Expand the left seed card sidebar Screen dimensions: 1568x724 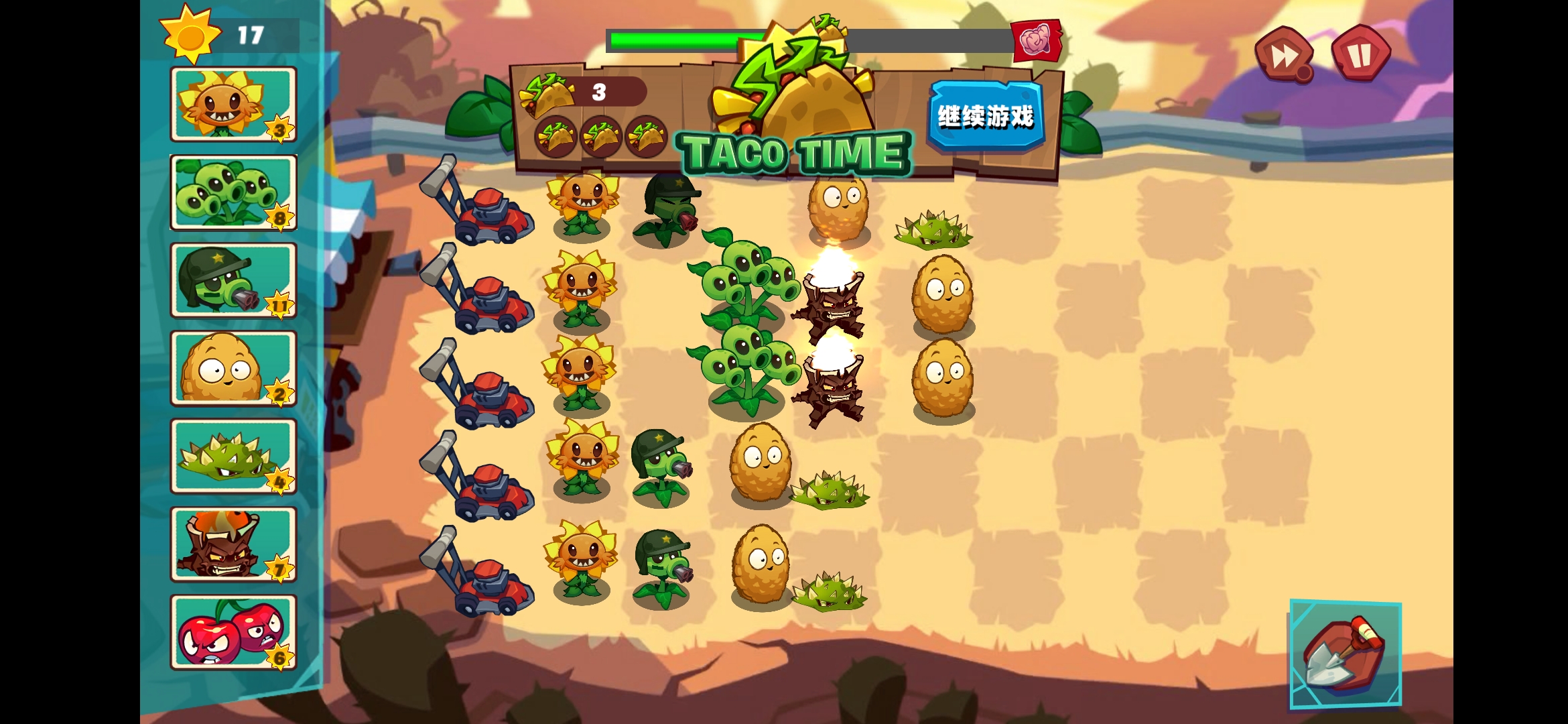point(322,362)
